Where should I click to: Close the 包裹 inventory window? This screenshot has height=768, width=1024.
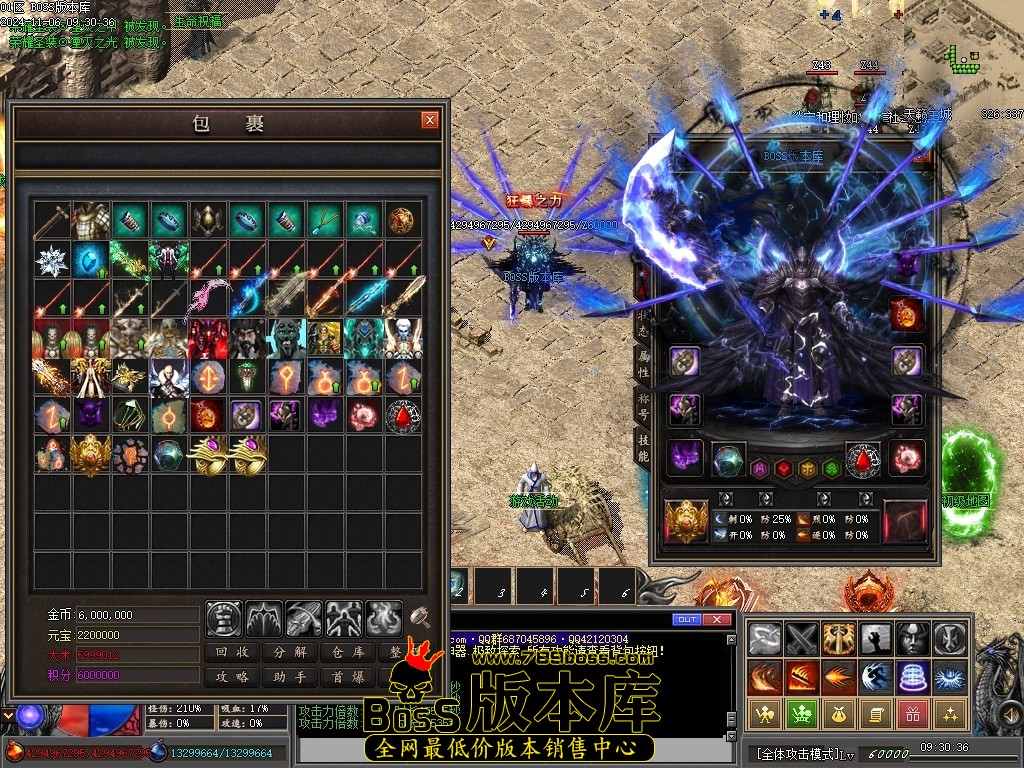pyautogui.click(x=430, y=121)
